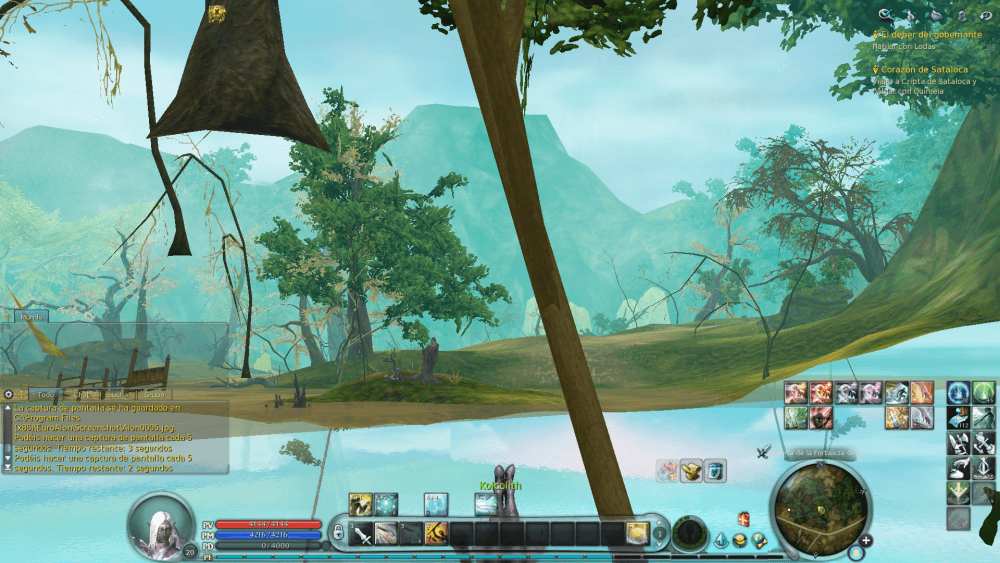1000x563 pixels.
Task: Open the 'Grupo' chat tab
Action: click(154, 394)
